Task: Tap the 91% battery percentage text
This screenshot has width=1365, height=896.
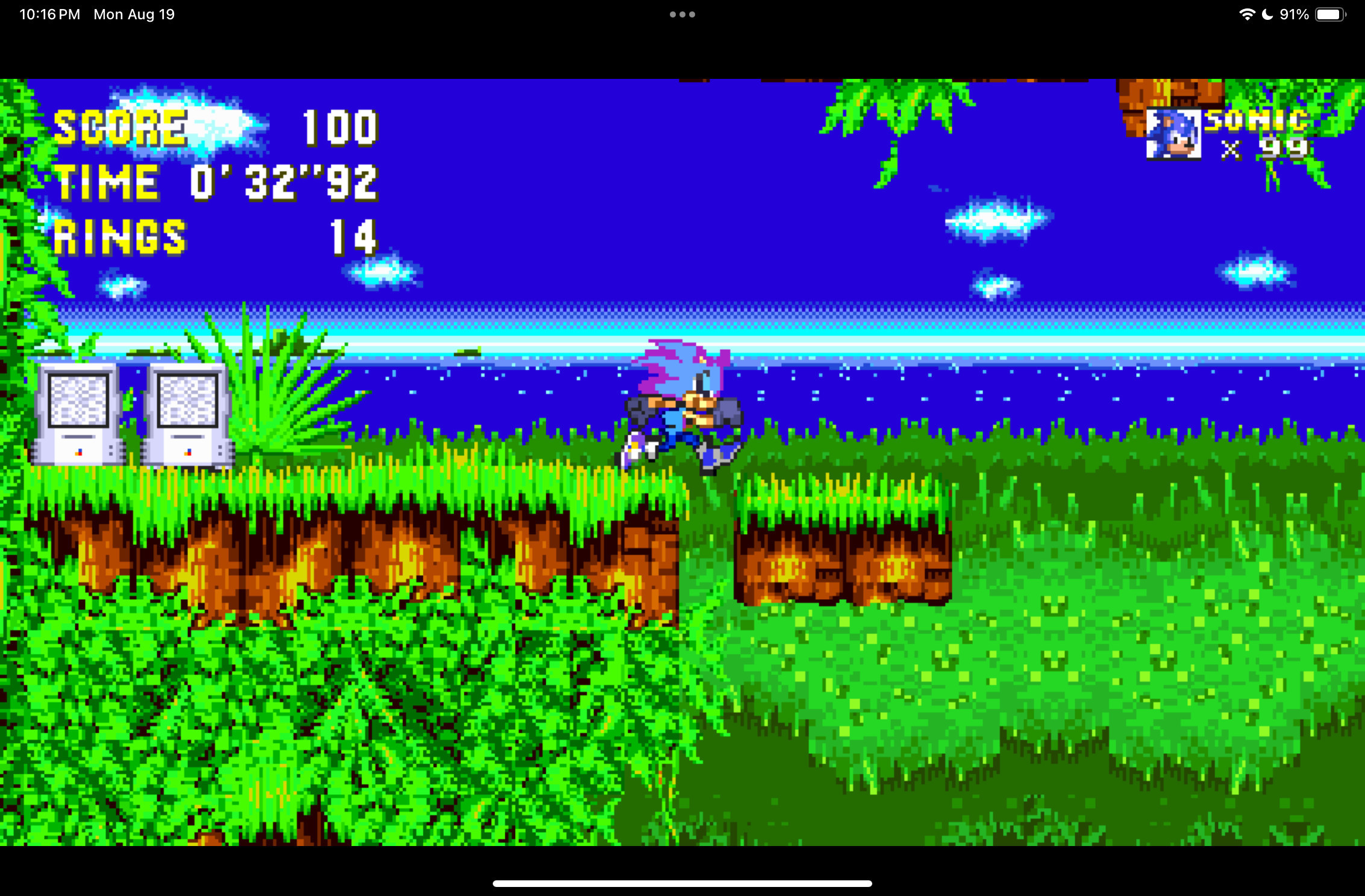Action: point(1294,13)
